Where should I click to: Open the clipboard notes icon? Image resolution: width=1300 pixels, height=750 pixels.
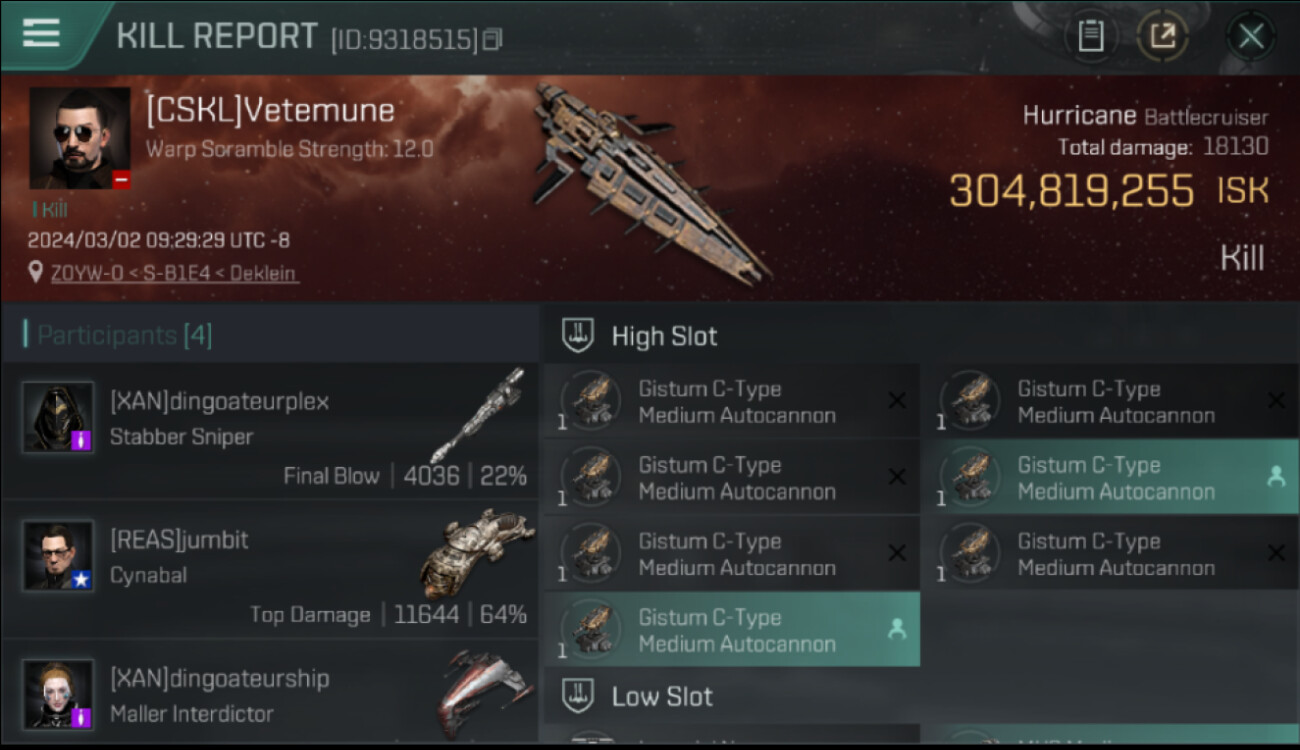tap(1090, 37)
